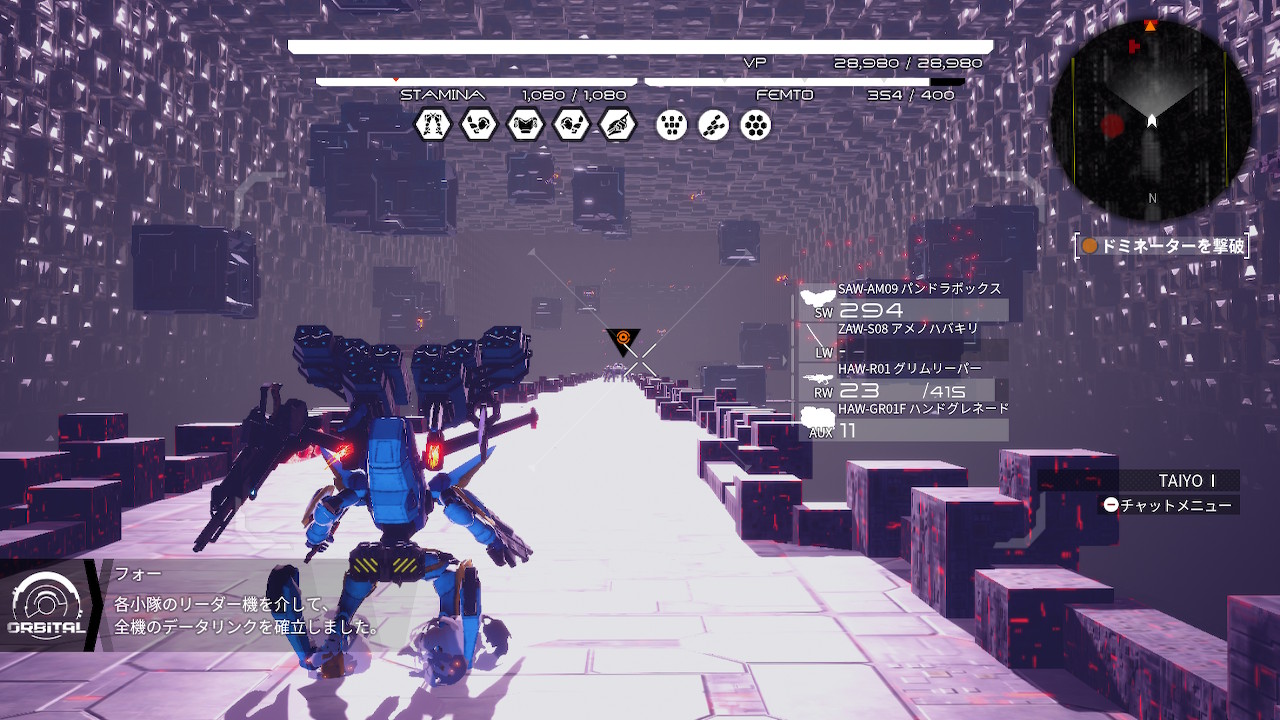Select the torso armor hexagon icon
The height and width of the screenshot is (720, 1280).
(525, 125)
